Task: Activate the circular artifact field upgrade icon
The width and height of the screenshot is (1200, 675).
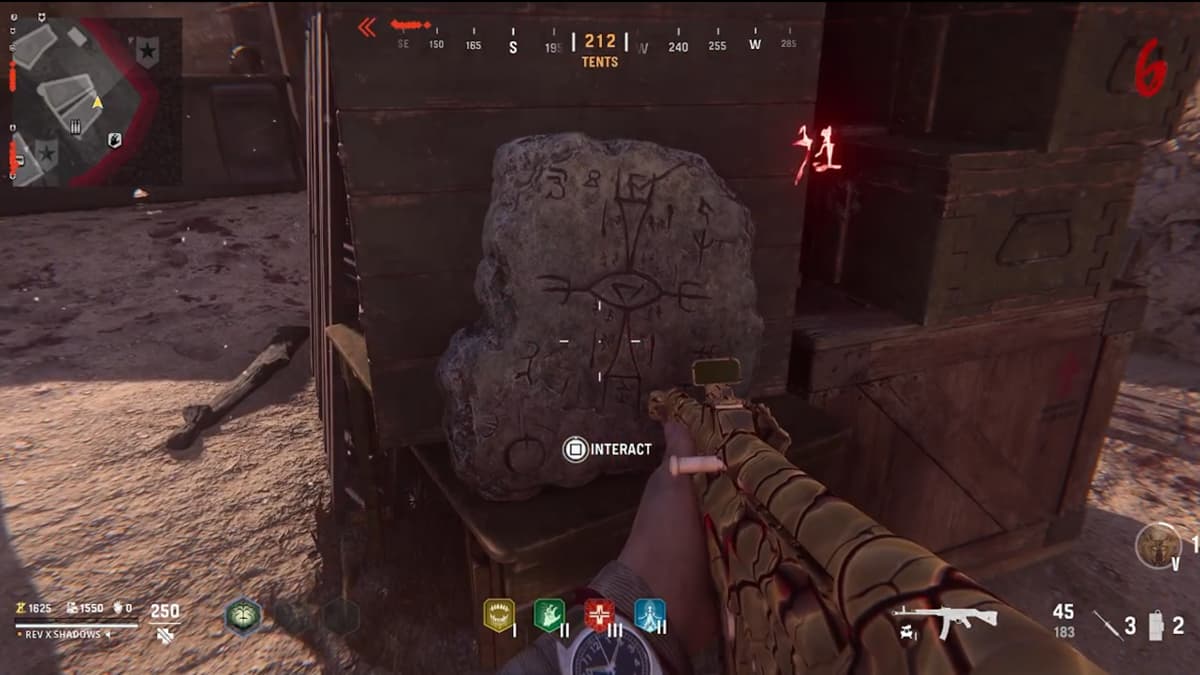Action: point(1157,546)
